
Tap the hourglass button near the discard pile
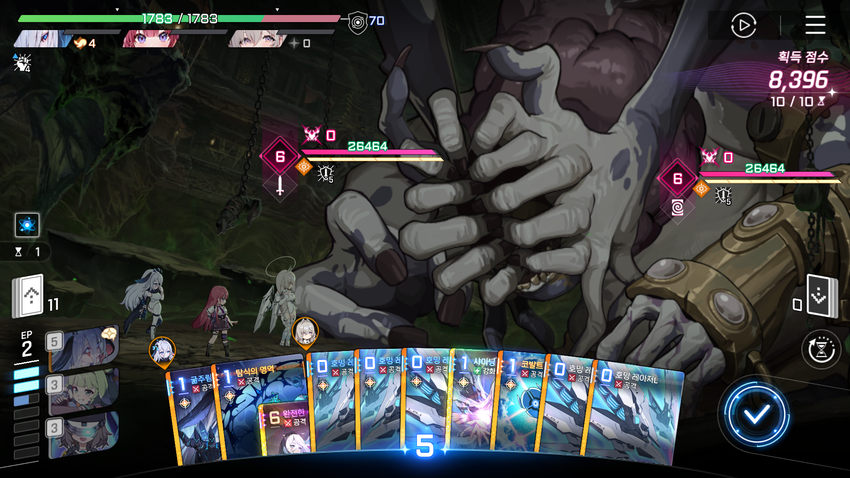[x=821, y=349]
